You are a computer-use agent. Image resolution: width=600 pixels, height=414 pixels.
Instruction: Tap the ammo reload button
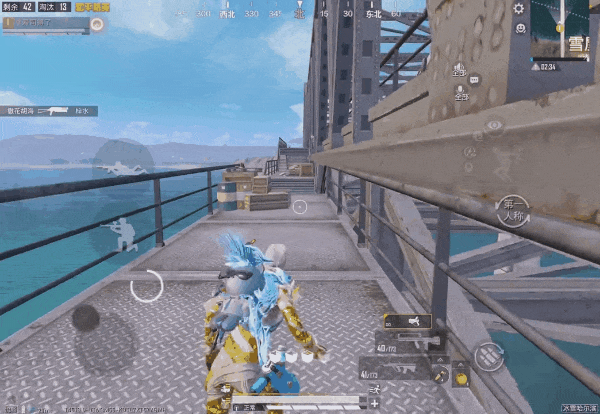point(489,354)
